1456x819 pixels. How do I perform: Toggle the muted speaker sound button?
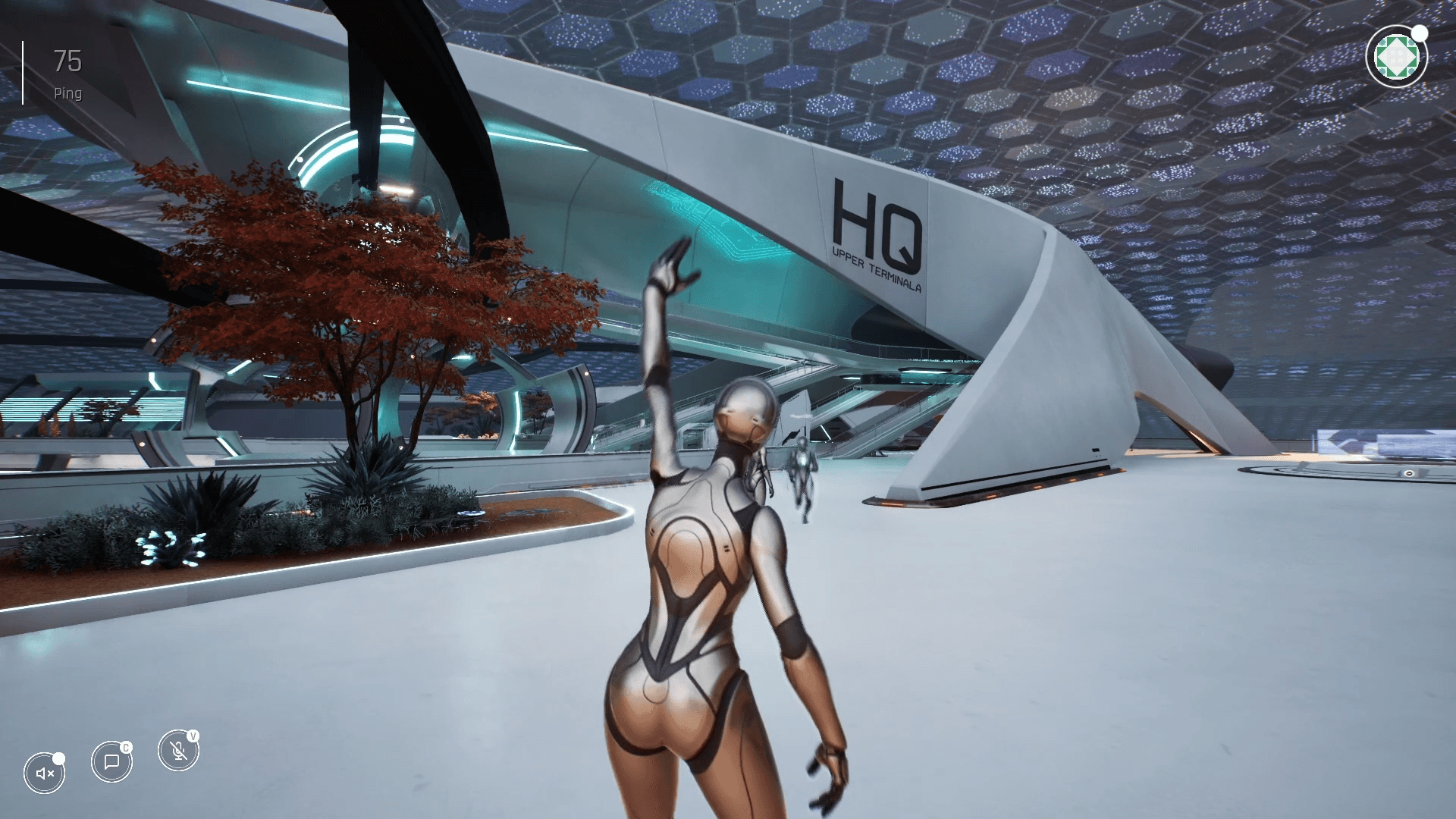click(45, 773)
